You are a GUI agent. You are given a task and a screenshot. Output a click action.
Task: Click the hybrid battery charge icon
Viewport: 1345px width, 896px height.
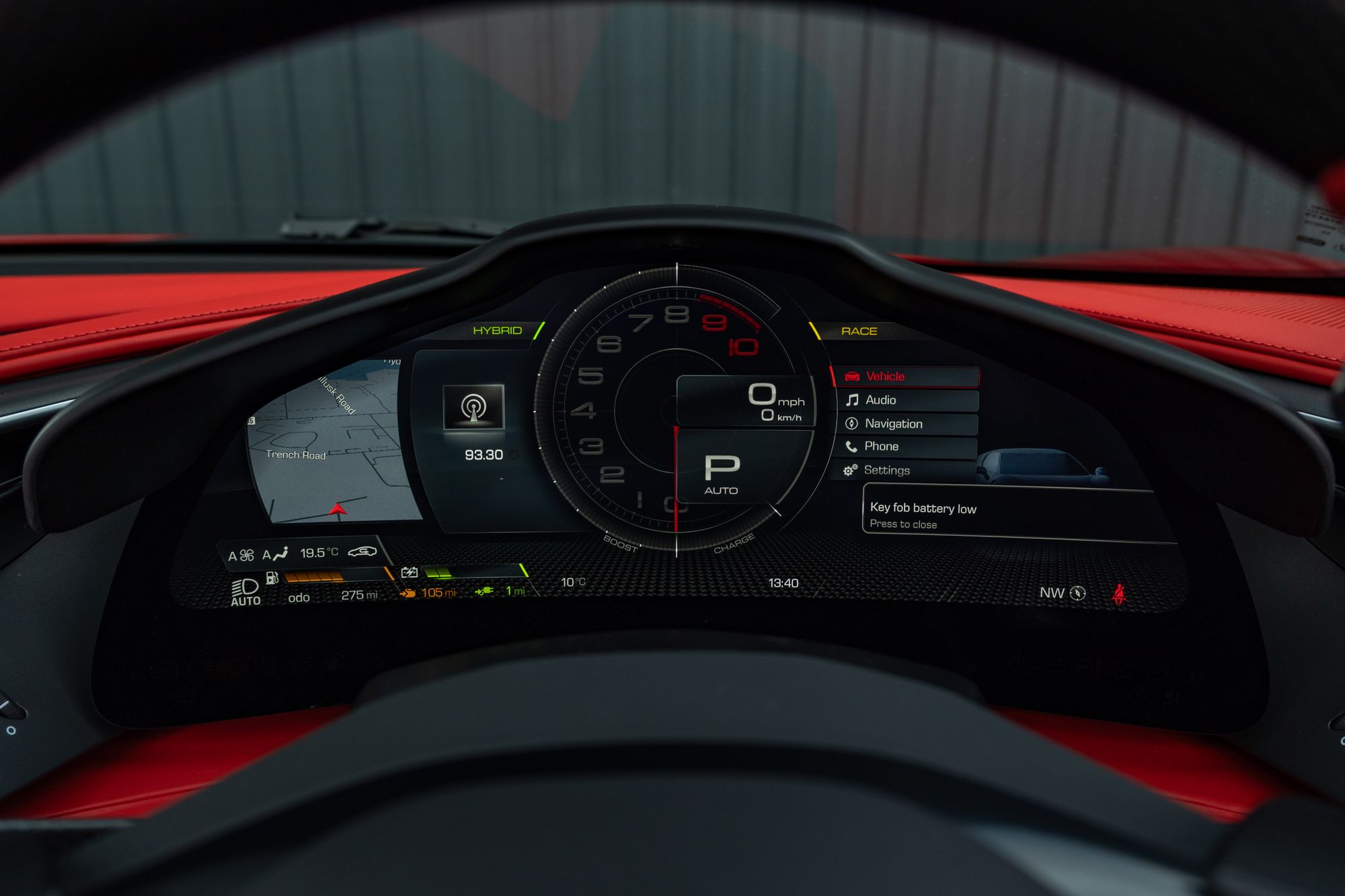(x=409, y=573)
